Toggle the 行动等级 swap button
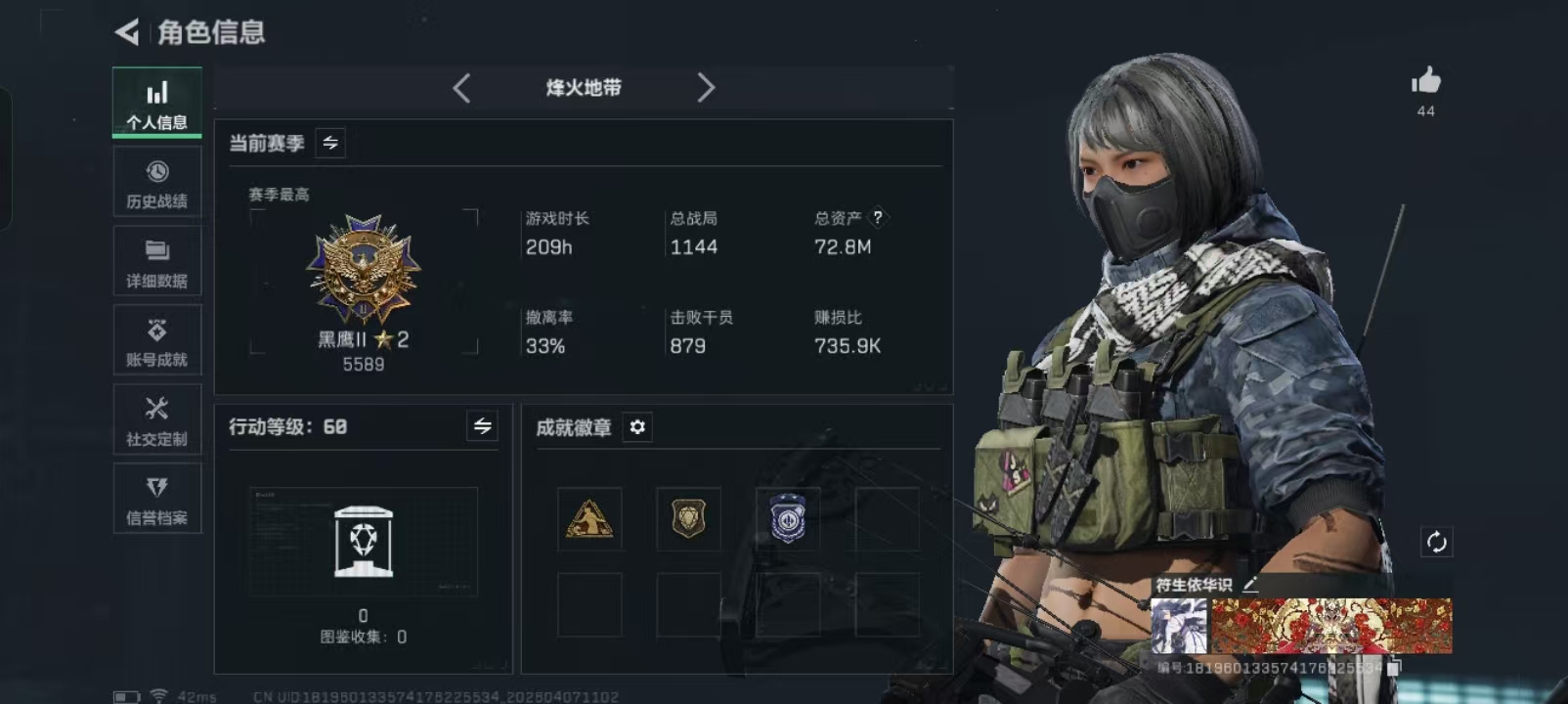Image resolution: width=1568 pixels, height=704 pixels. (482, 426)
